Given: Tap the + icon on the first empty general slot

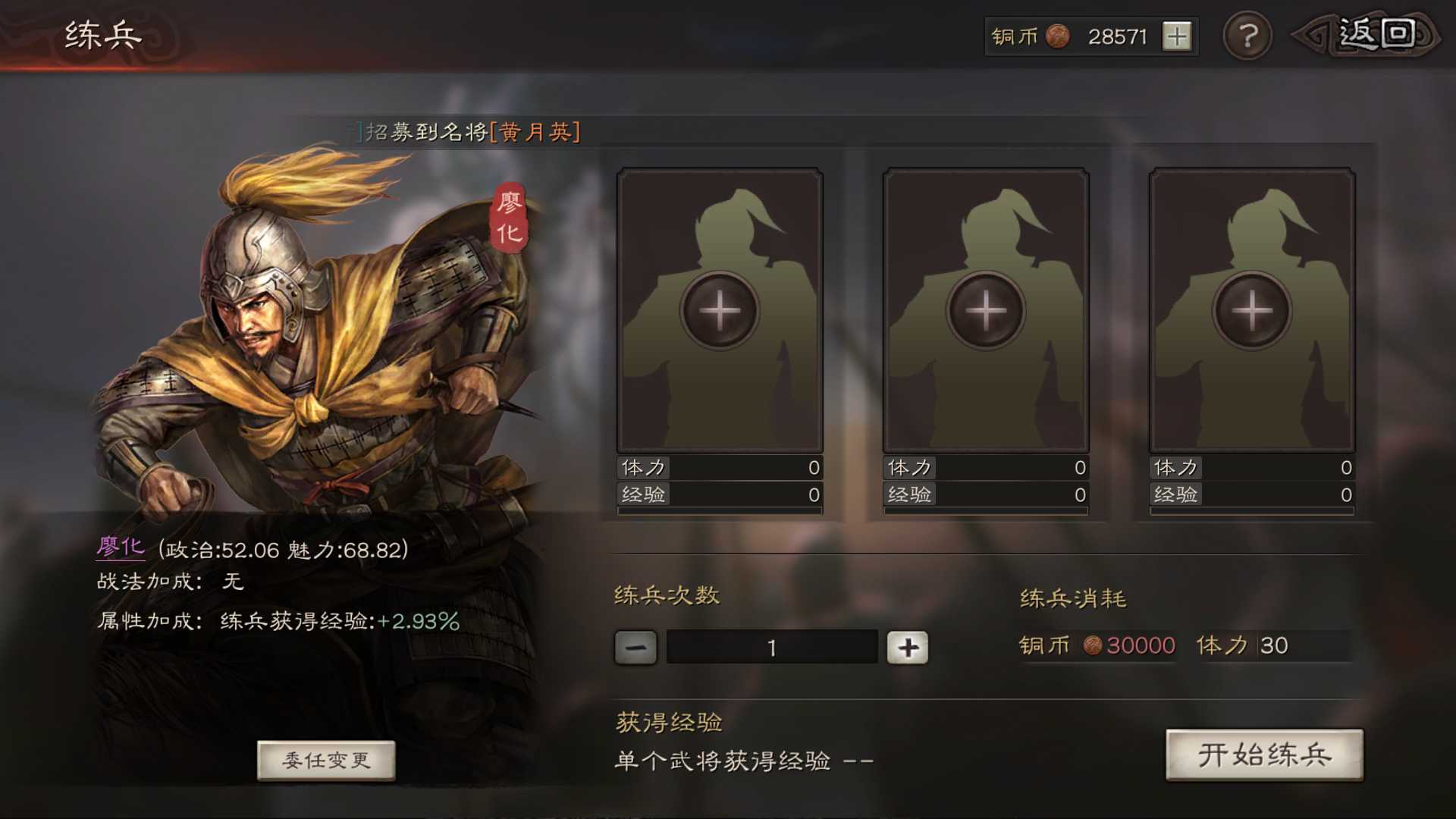Looking at the screenshot, I should click(720, 309).
